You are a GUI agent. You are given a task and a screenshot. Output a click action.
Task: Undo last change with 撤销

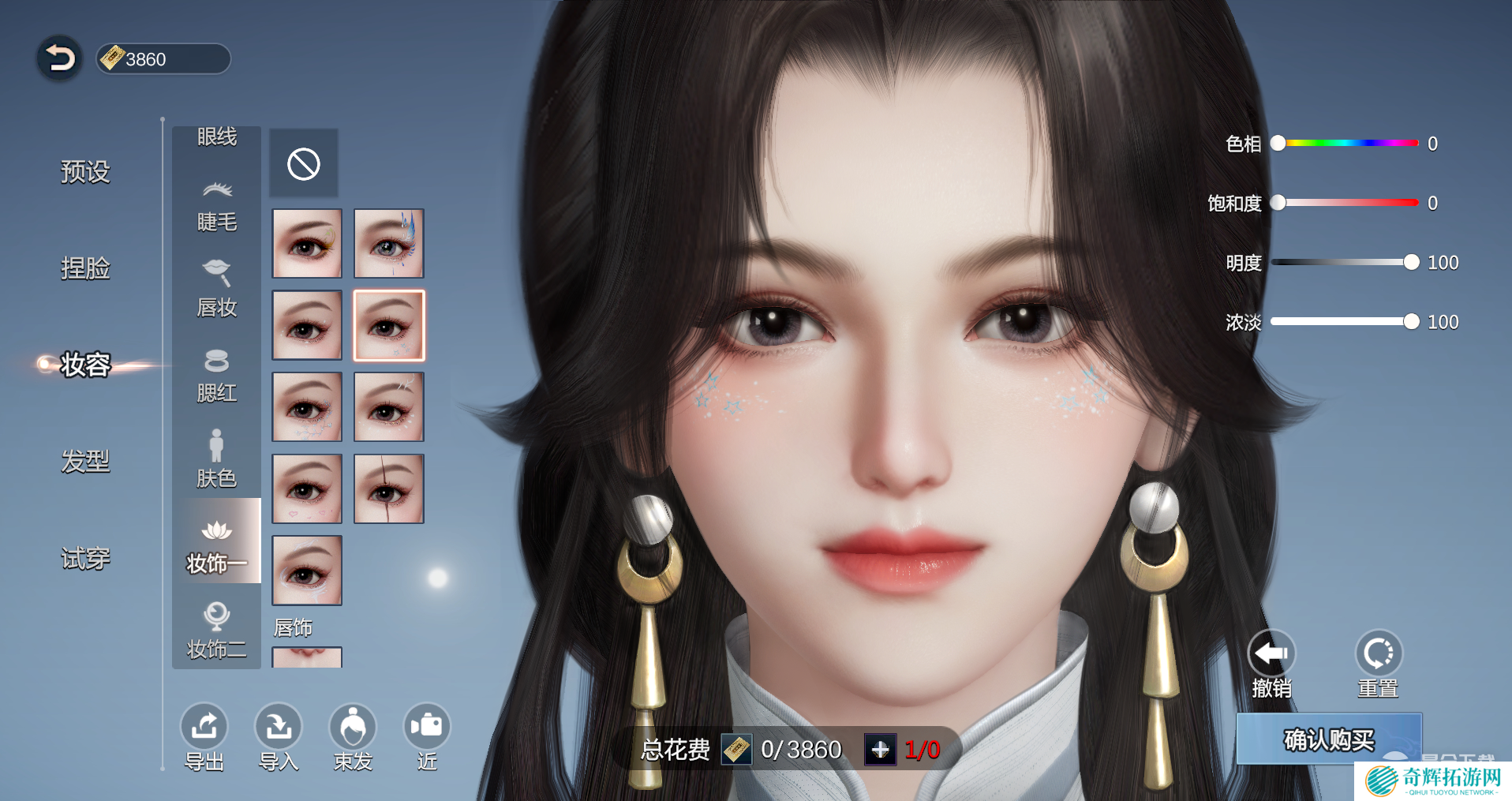pyautogui.click(x=1271, y=664)
